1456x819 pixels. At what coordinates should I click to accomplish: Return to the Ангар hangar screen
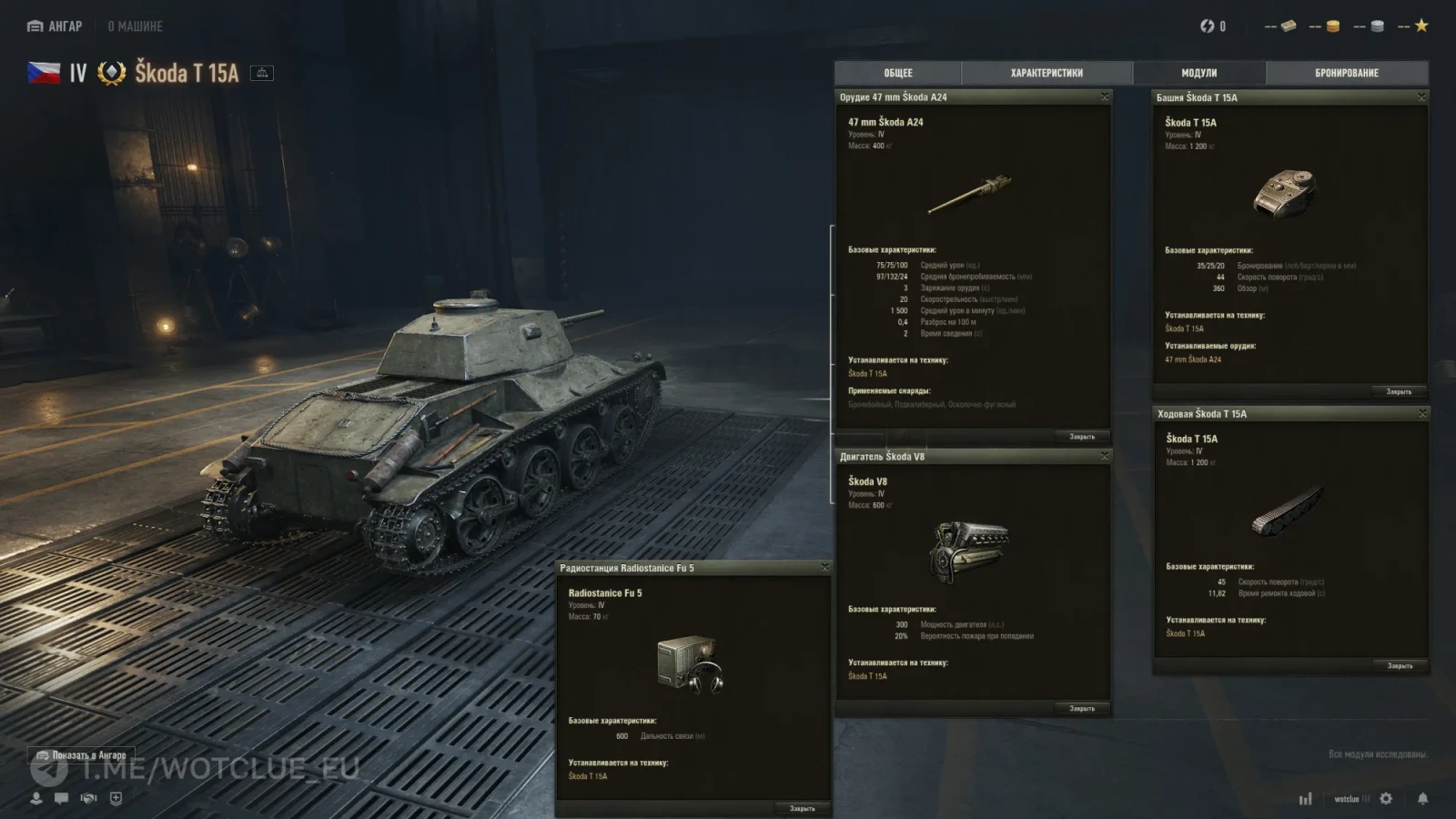[55, 26]
